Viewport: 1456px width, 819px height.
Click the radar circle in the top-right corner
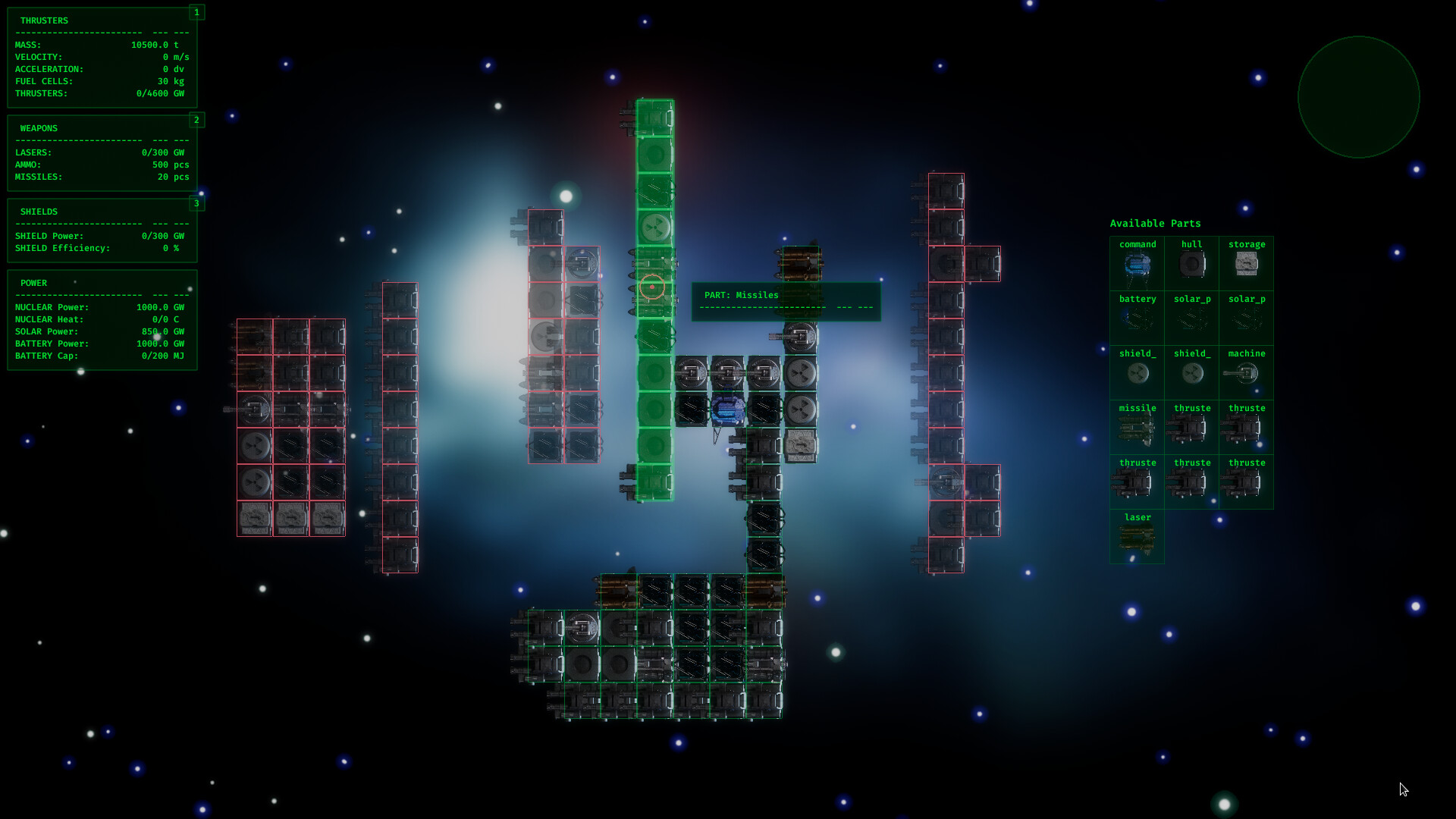pos(1359,96)
